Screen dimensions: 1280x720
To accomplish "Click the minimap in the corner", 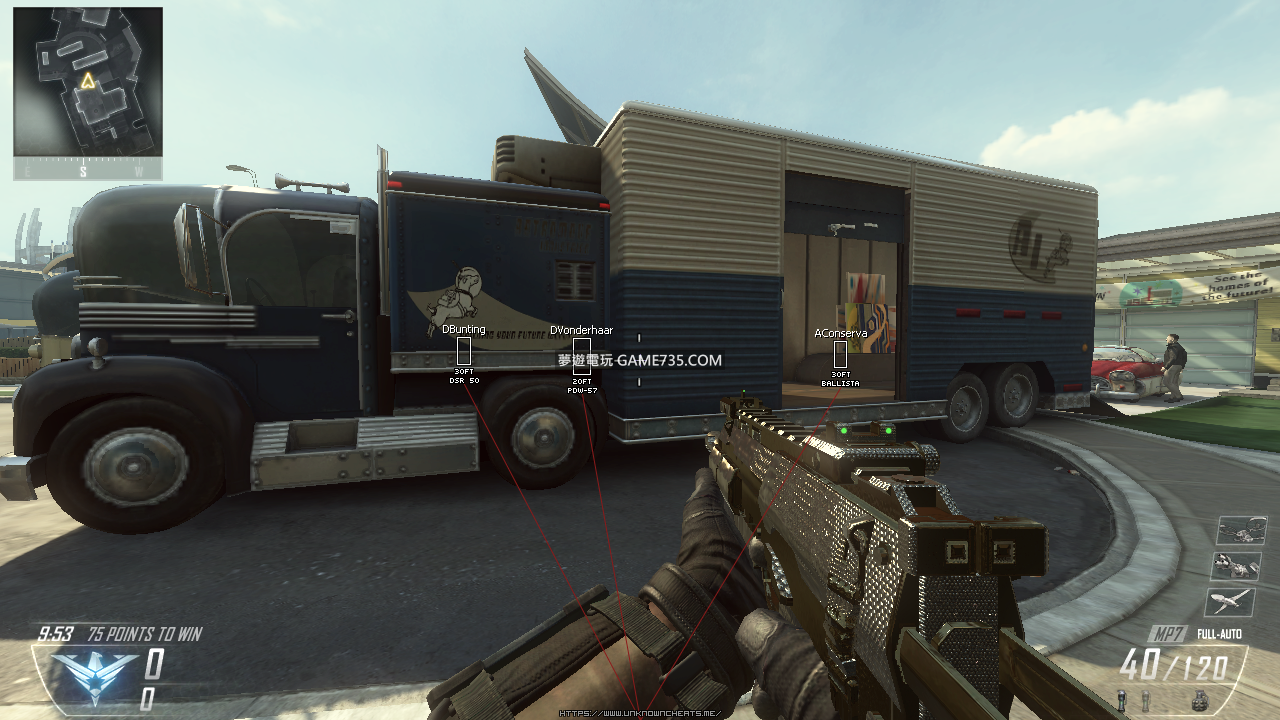I will click(x=88, y=82).
